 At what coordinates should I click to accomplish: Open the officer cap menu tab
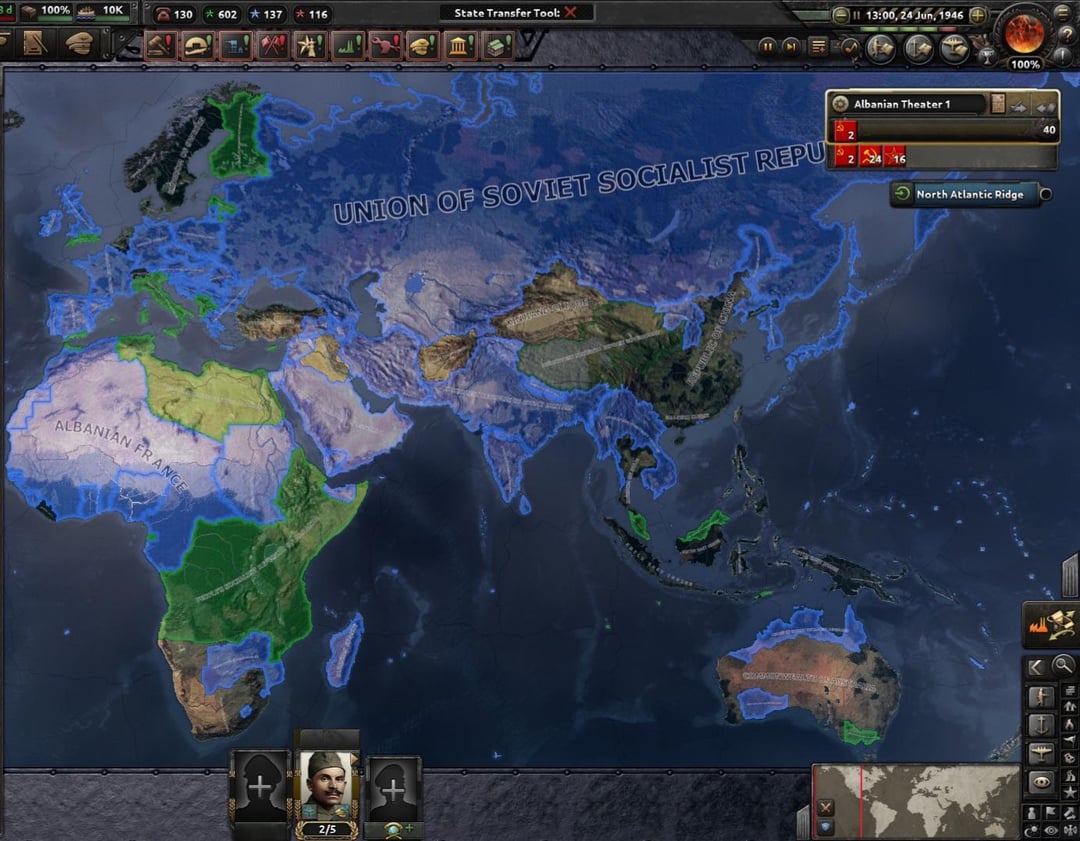pyautogui.click(x=78, y=44)
